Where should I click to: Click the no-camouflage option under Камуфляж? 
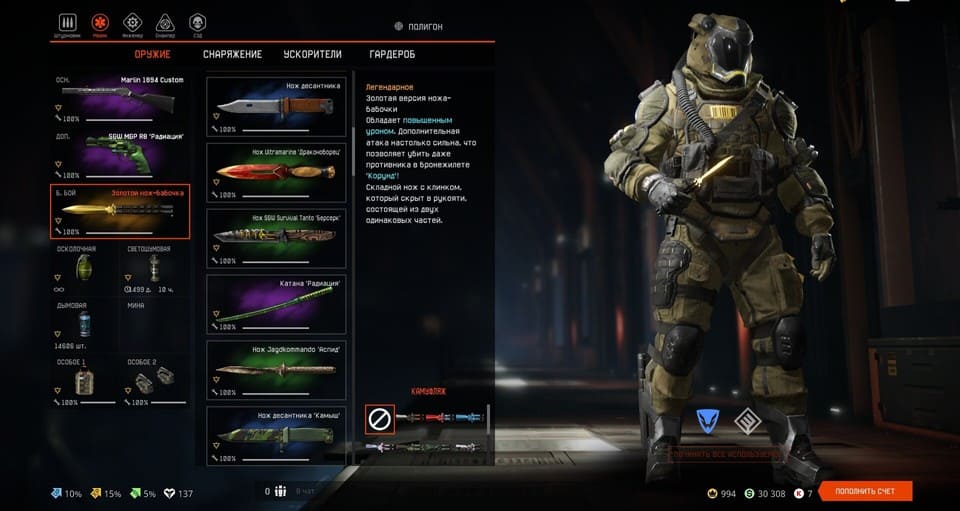tap(380, 419)
